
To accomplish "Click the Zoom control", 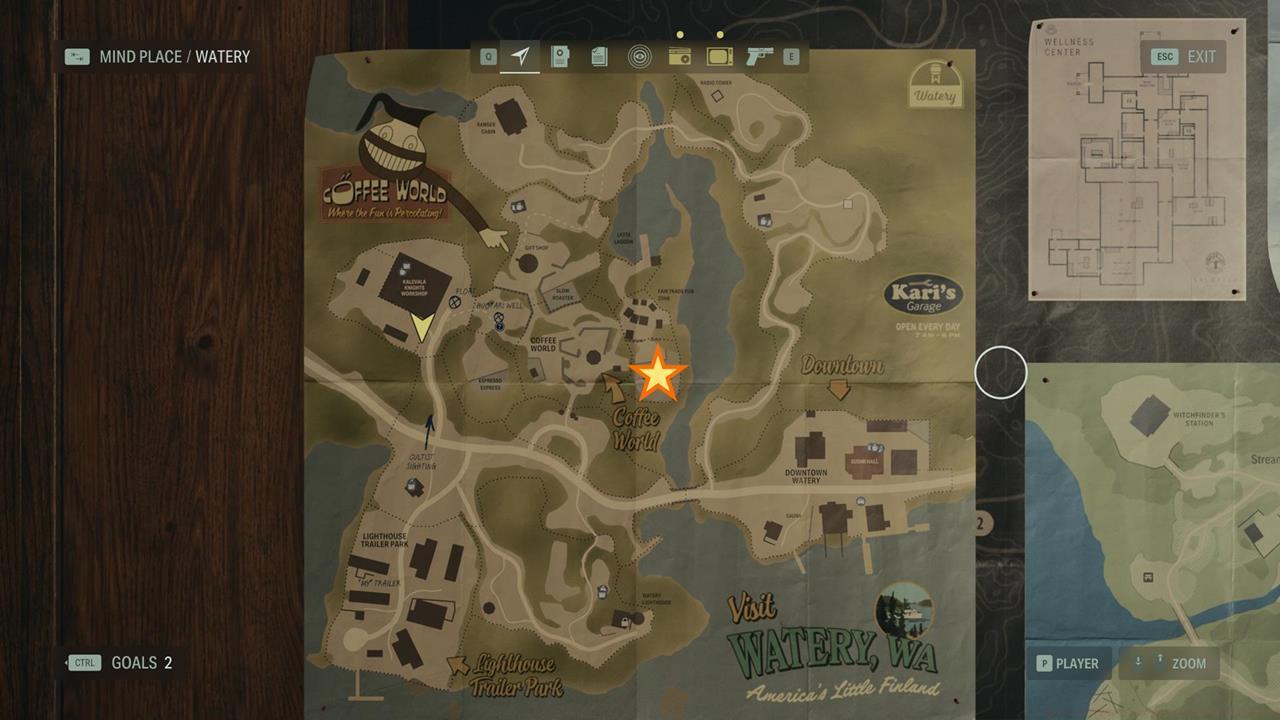I will [1169, 663].
